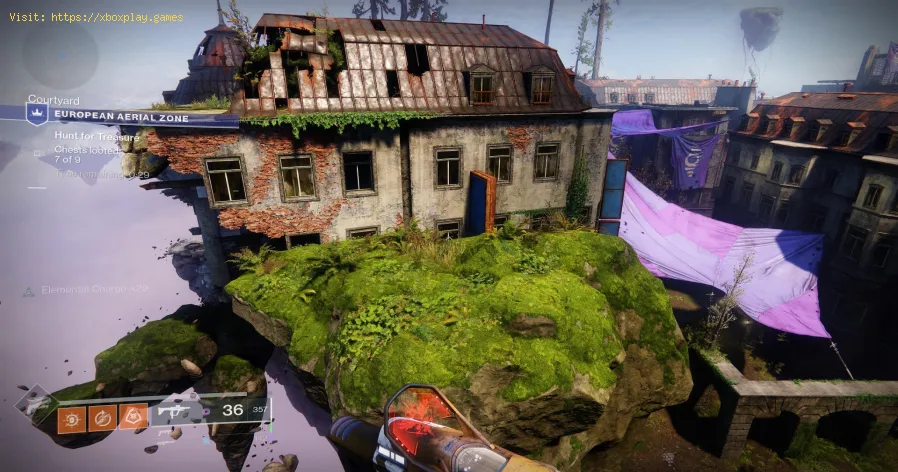This screenshot has width=898, height=472.
Task: Activate the grenade ability icon
Action: pos(70,419)
